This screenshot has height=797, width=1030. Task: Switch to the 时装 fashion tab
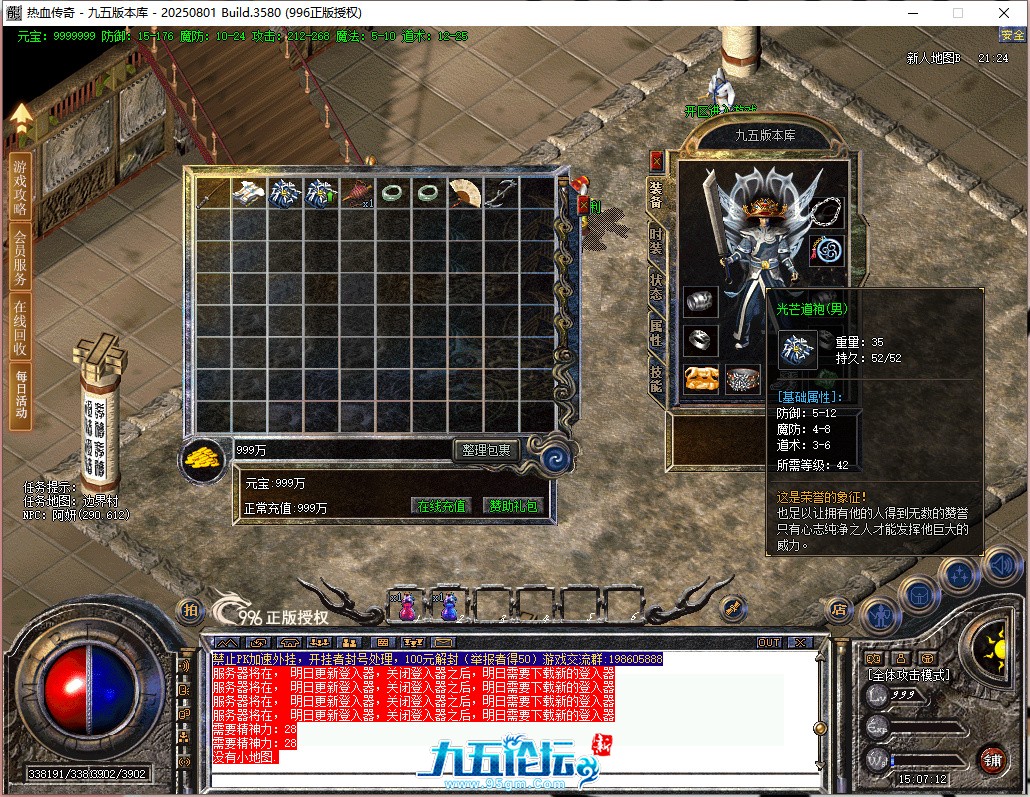click(656, 241)
